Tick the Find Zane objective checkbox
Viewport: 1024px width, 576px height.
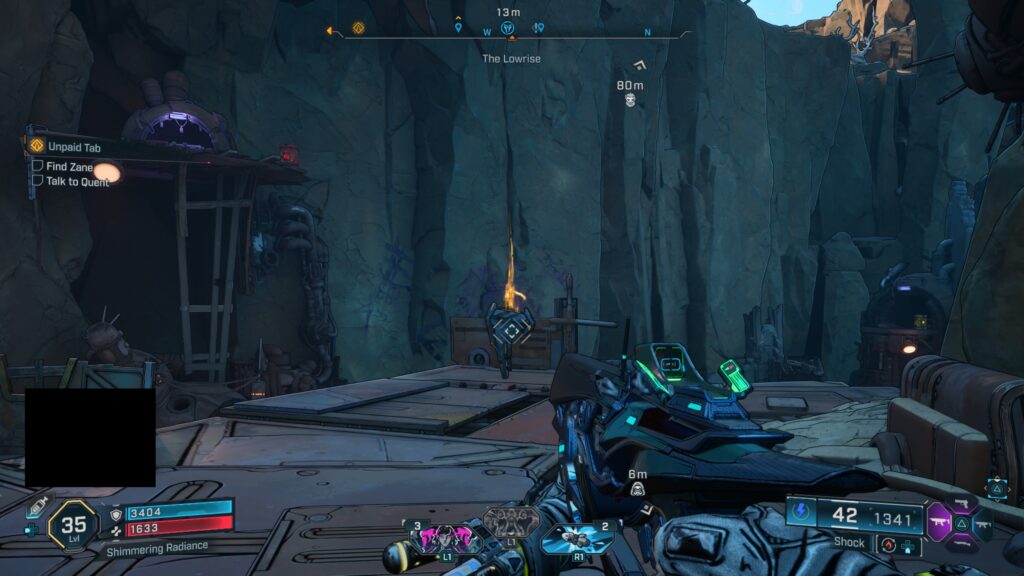38,166
